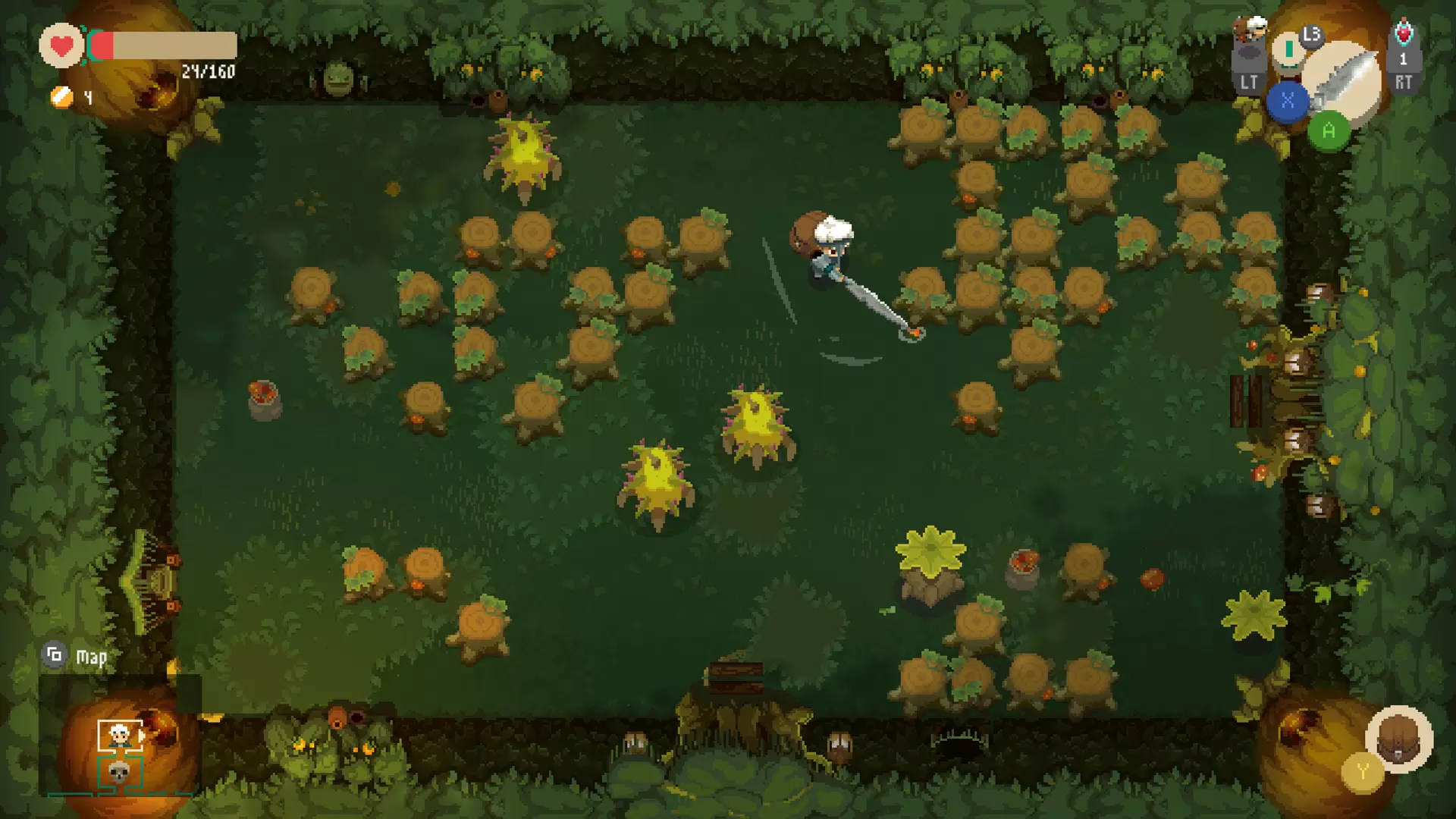This screenshot has width=1456, height=819.
Task: Click the companion portrait slot above LT
Action: (x=1250, y=30)
